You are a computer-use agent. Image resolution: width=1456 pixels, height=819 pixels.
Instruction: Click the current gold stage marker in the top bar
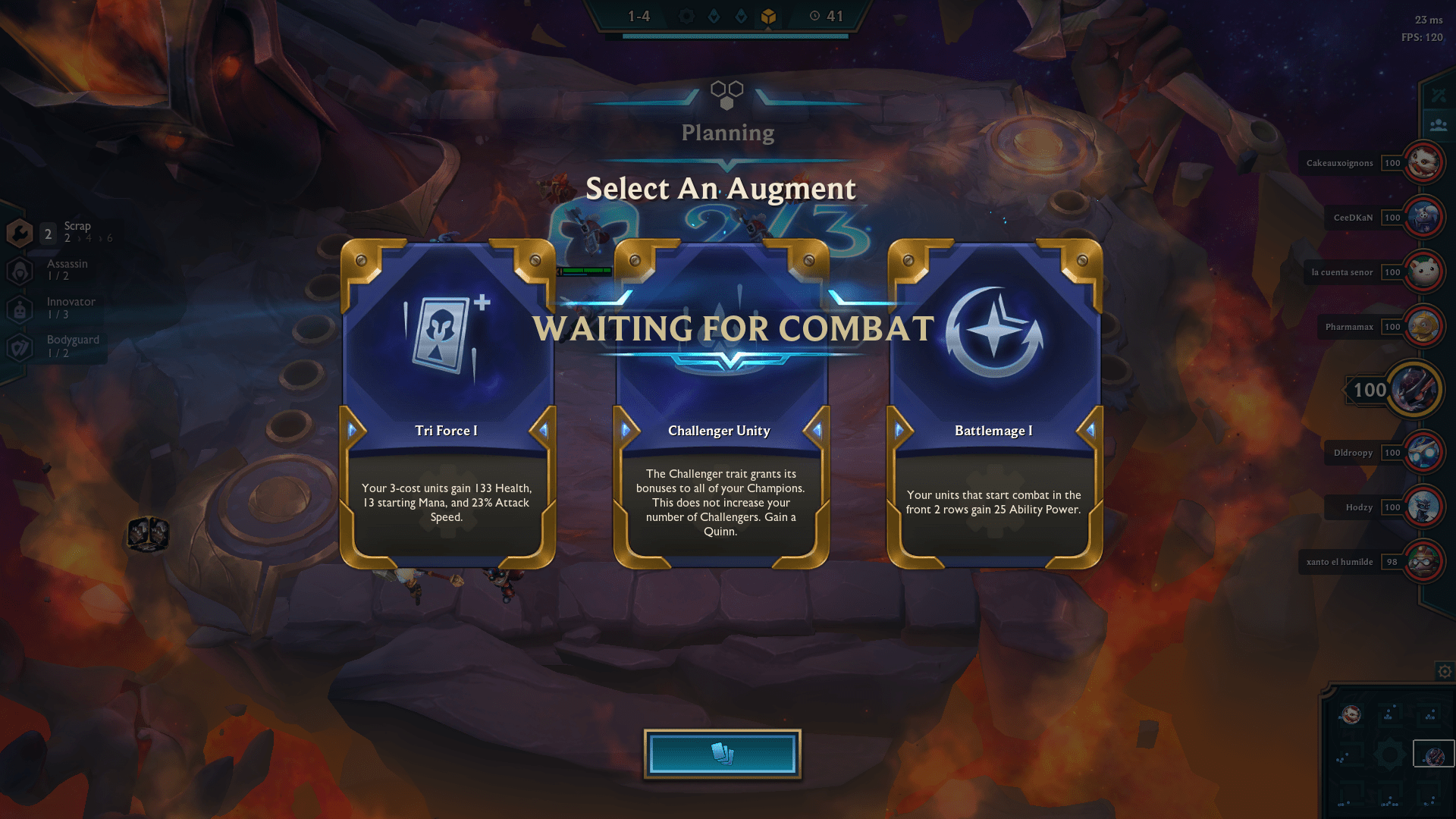[x=768, y=14]
